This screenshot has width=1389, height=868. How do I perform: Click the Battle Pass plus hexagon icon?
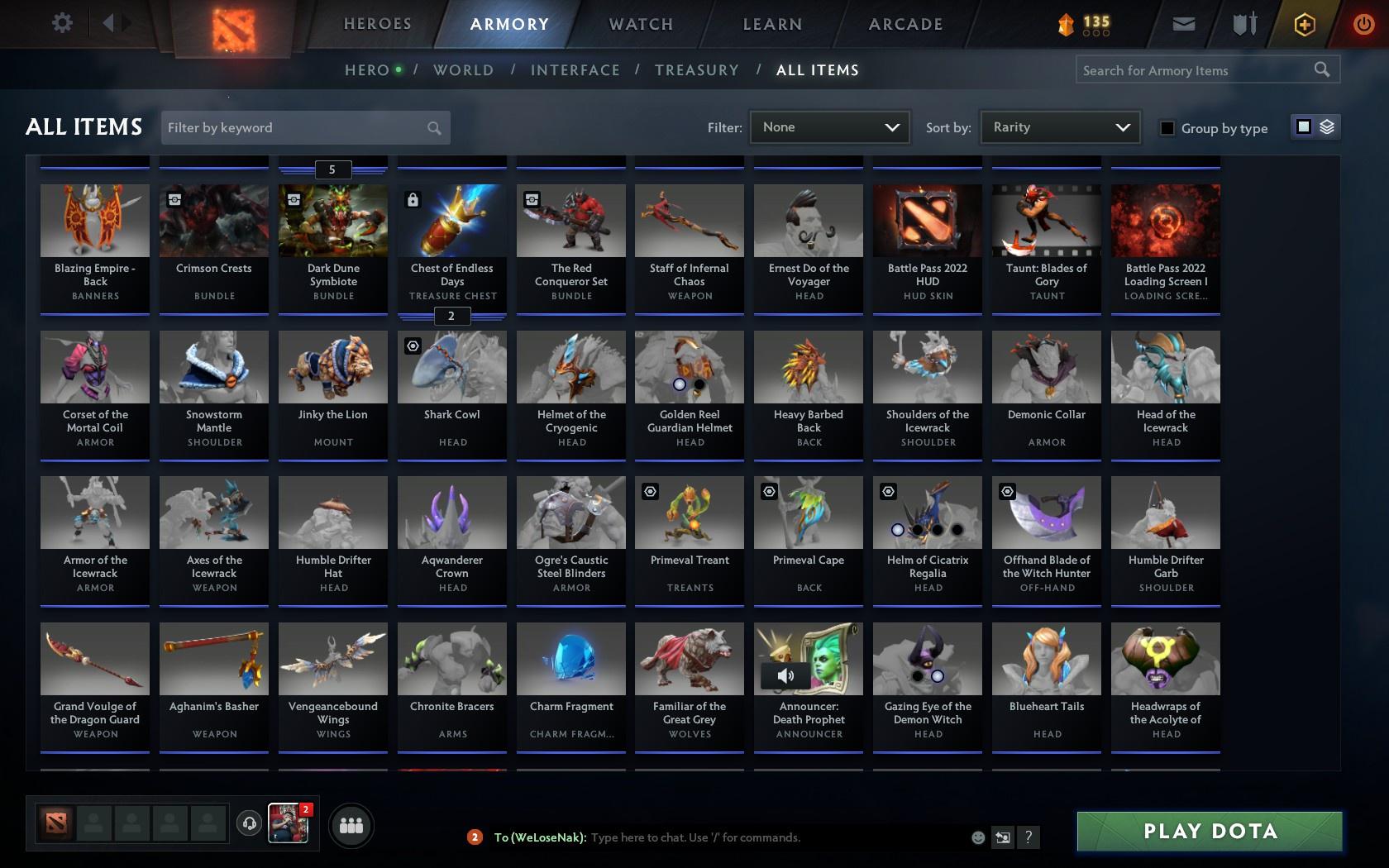1305,24
